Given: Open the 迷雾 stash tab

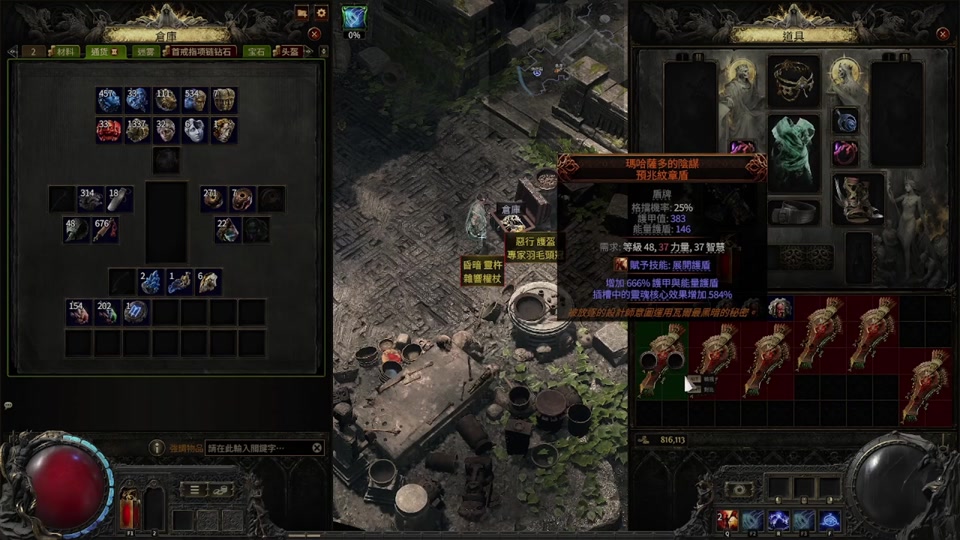Looking at the screenshot, I should click(147, 51).
